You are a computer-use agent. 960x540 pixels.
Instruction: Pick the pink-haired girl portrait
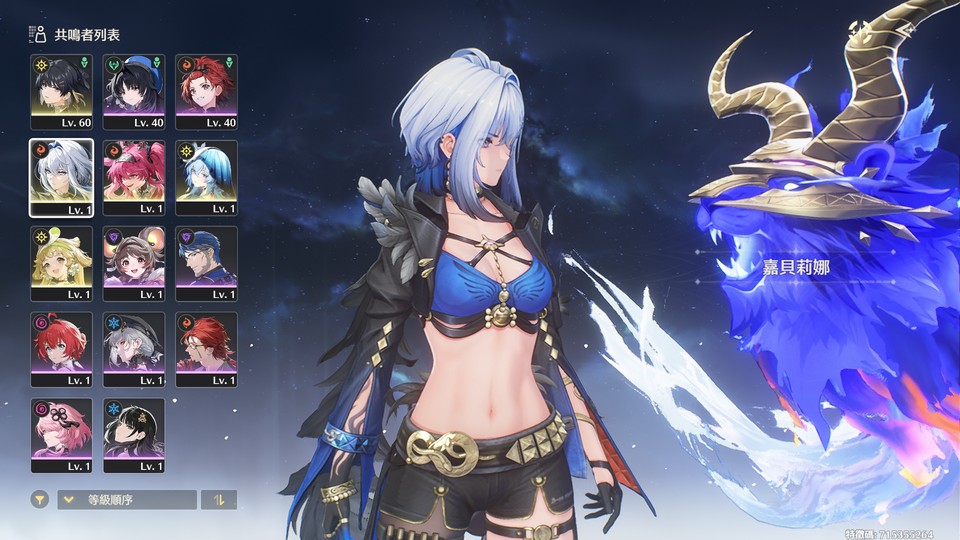(61, 436)
